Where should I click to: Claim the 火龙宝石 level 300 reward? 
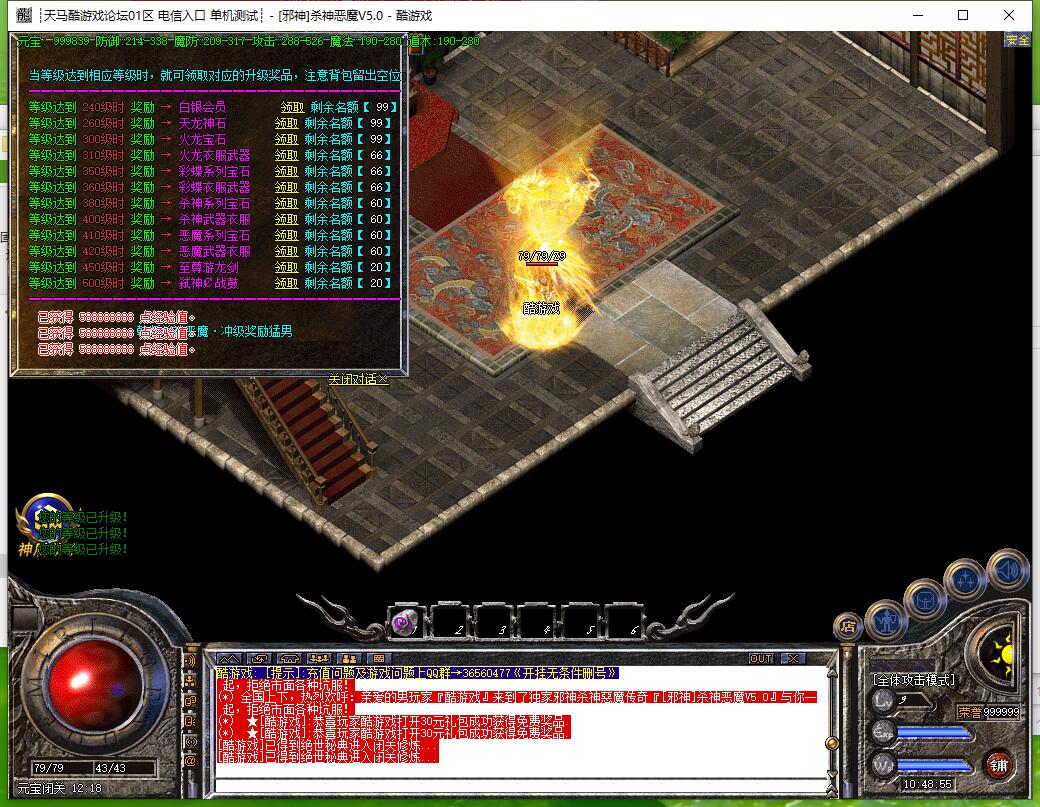(x=287, y=139)
